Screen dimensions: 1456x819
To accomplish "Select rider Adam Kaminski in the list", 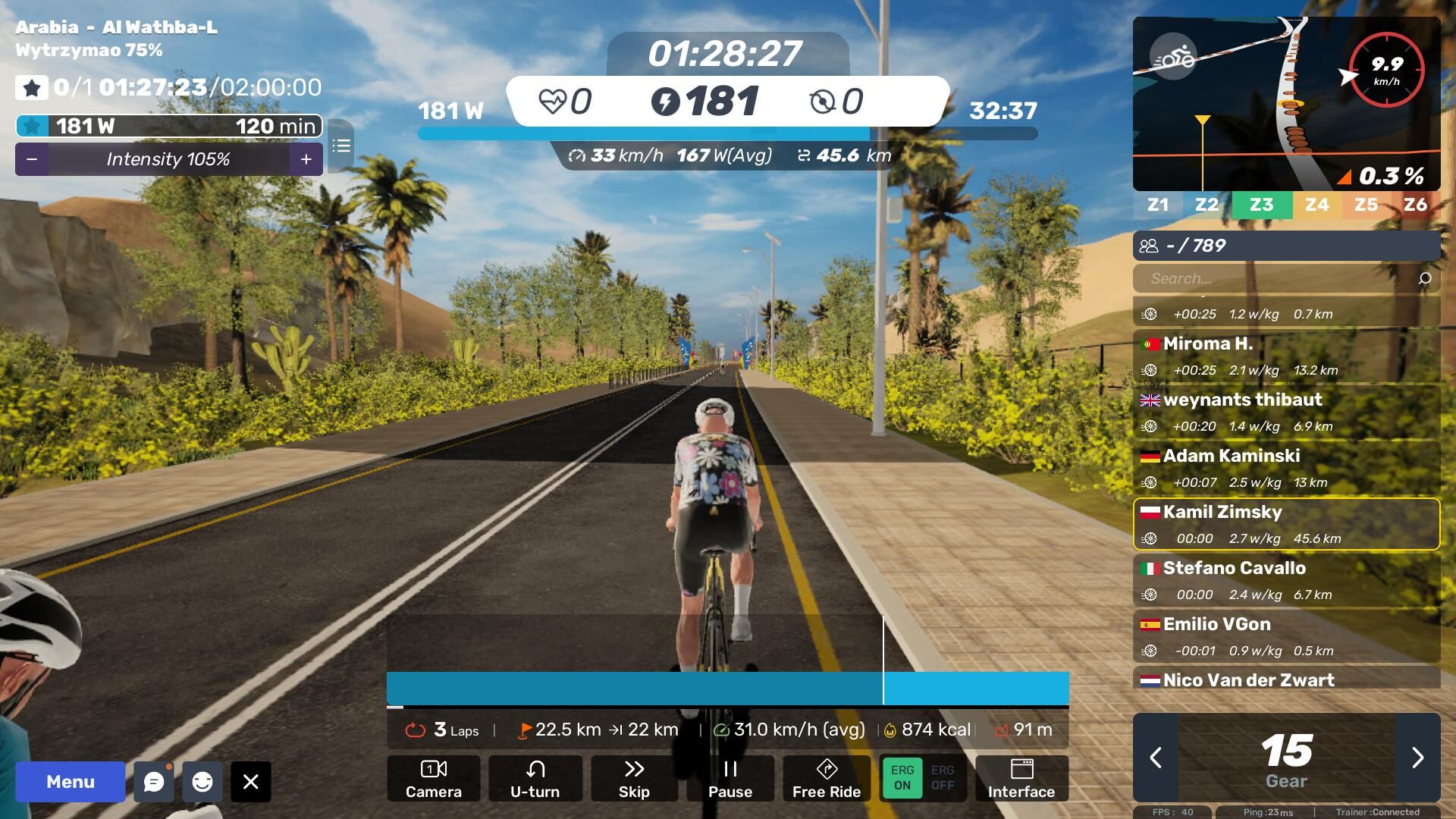I will [1286, 468].
